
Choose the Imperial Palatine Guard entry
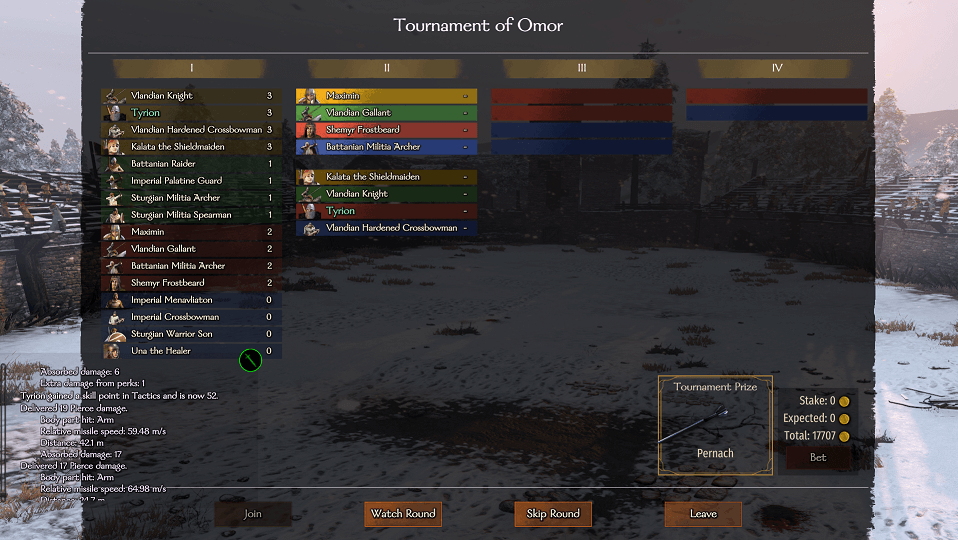click(x=190, y=181)
